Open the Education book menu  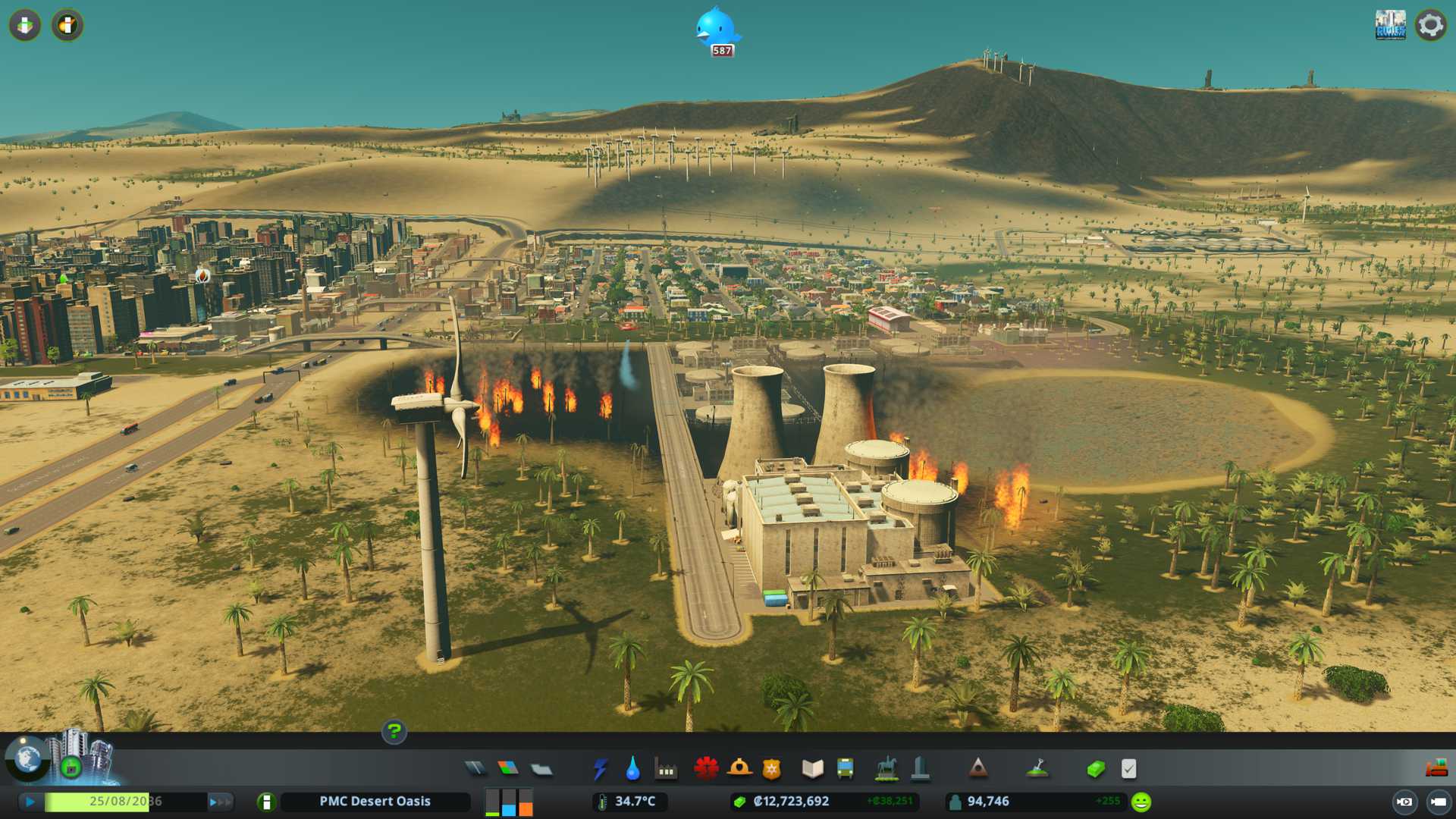(x=812, y=769)
